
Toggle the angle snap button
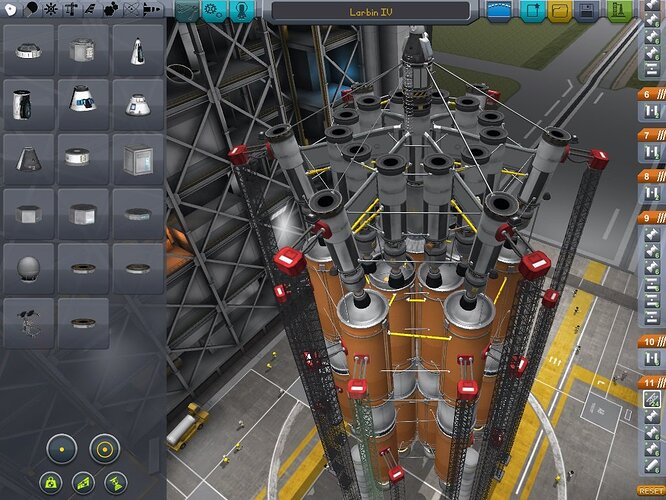coord(104,449)
